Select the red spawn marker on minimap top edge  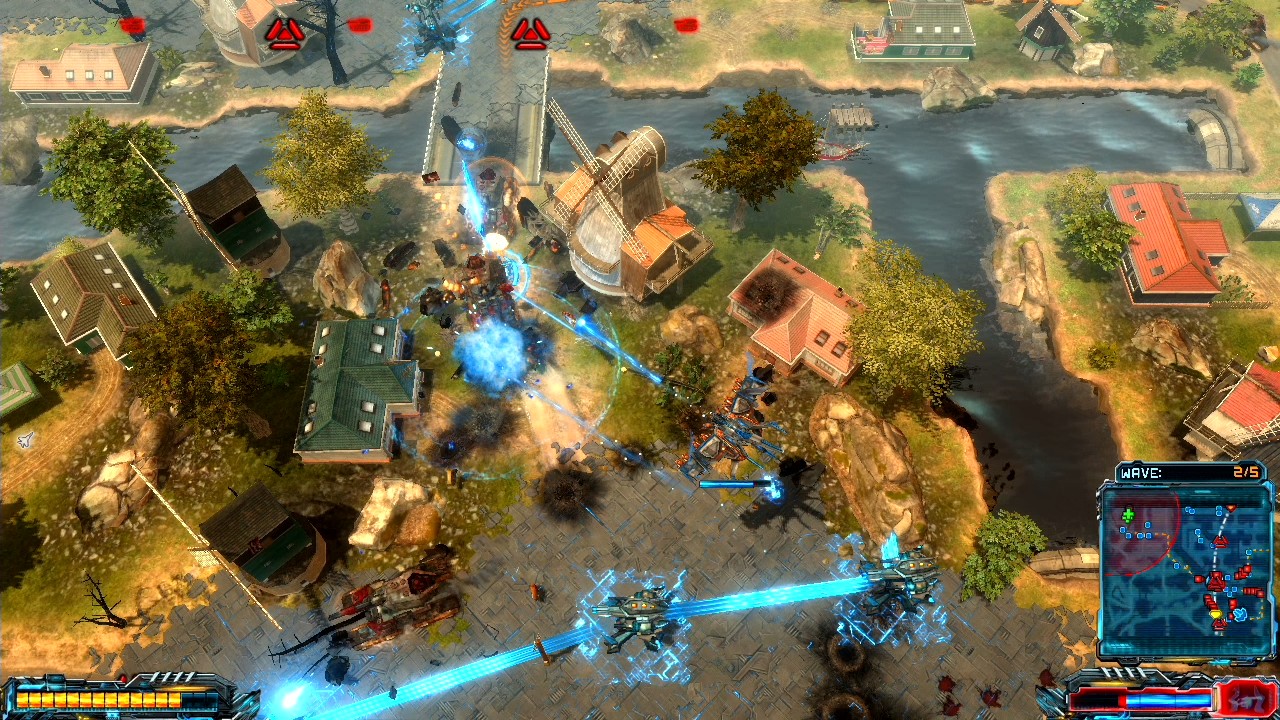(x=1230, y=507)
